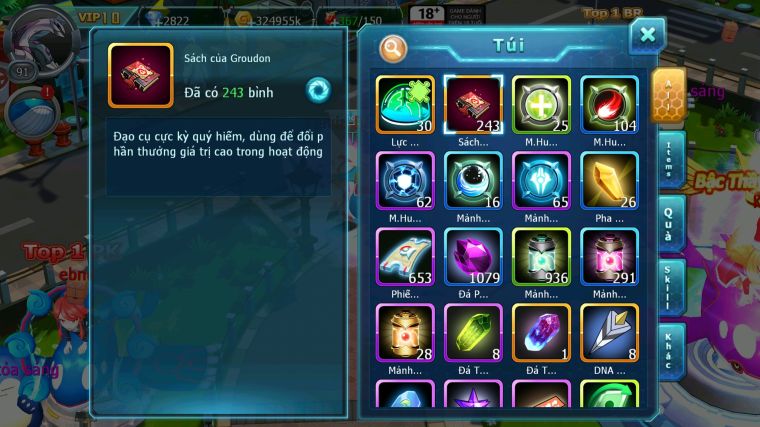Select the ticket item with count 653
760x427 pixels.
click(x=405, y=258)
